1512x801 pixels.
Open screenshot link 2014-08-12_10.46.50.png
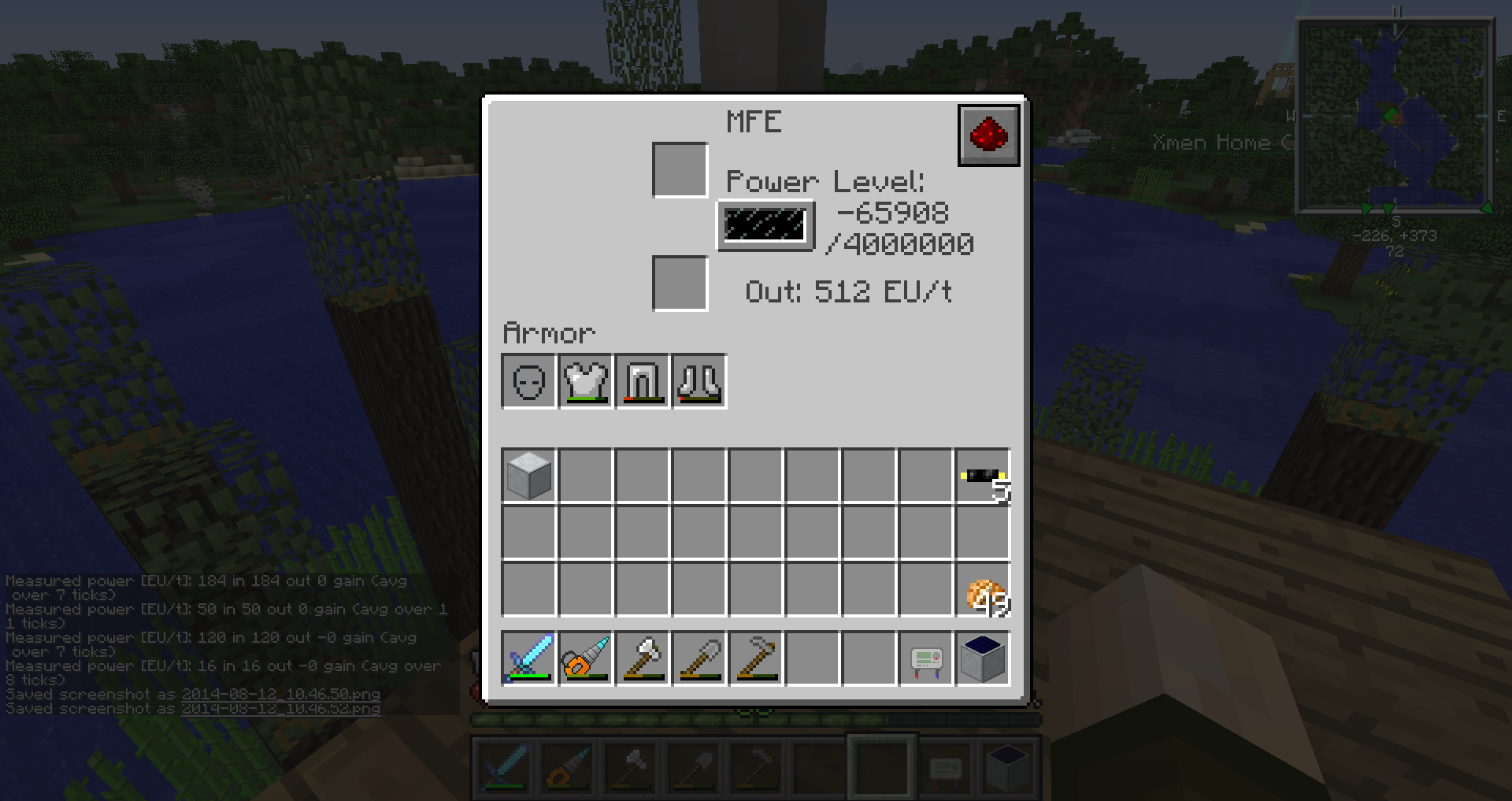pyautogui.click(x=280, y=695)
